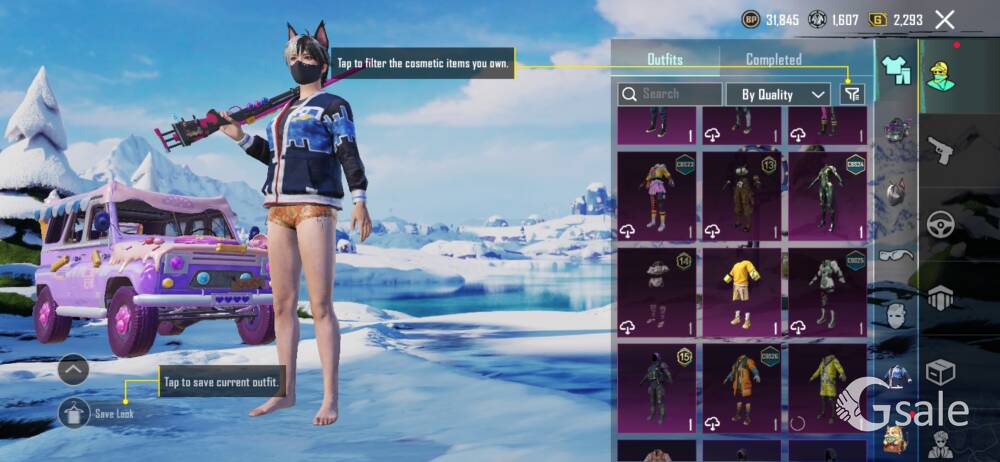The image size is (1000, 462).
Task: Open the steering wheel vehicle category
Action: click(x=940, y=225)
